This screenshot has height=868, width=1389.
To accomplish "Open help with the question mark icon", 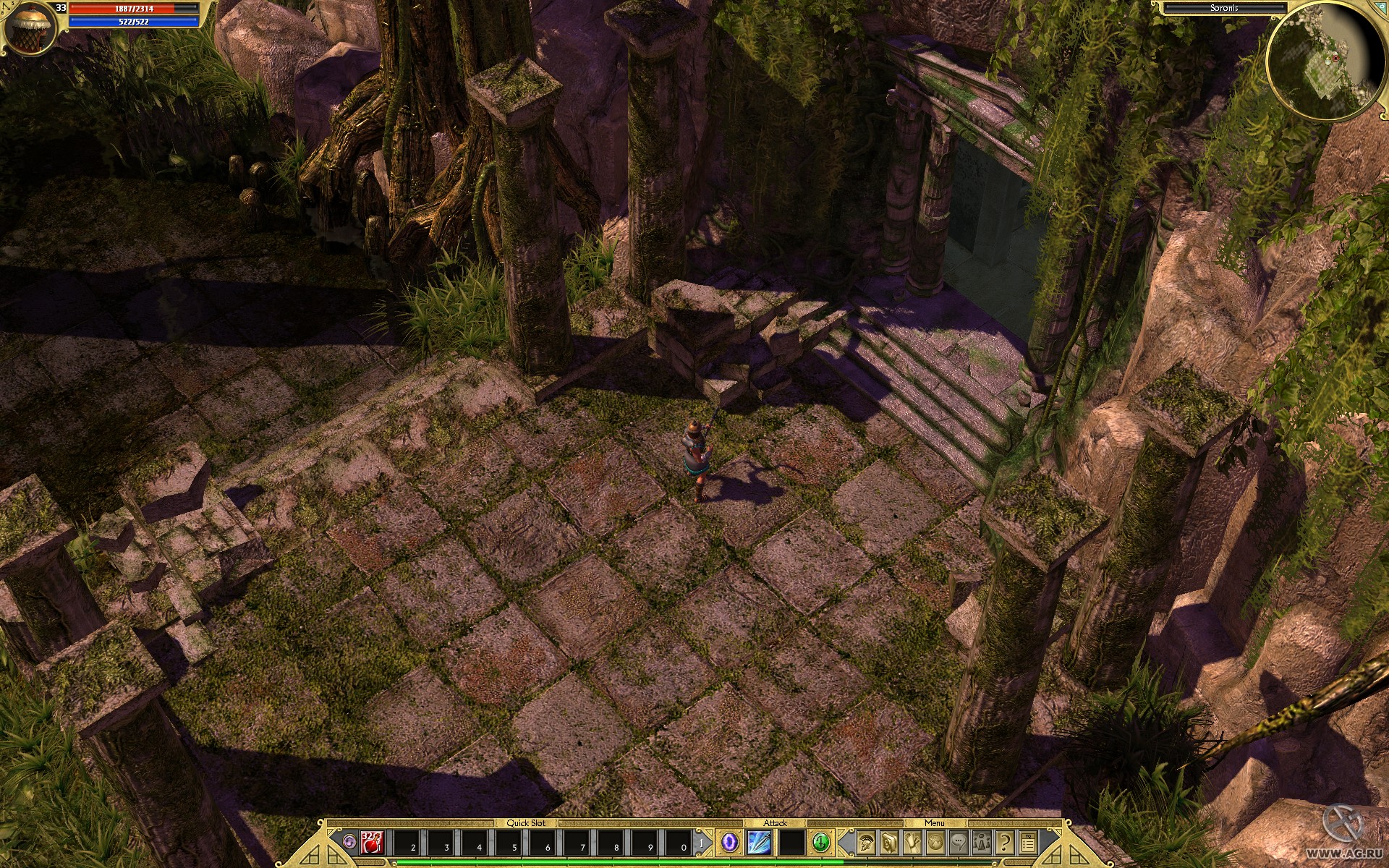I will click(x=1004, y=843).
